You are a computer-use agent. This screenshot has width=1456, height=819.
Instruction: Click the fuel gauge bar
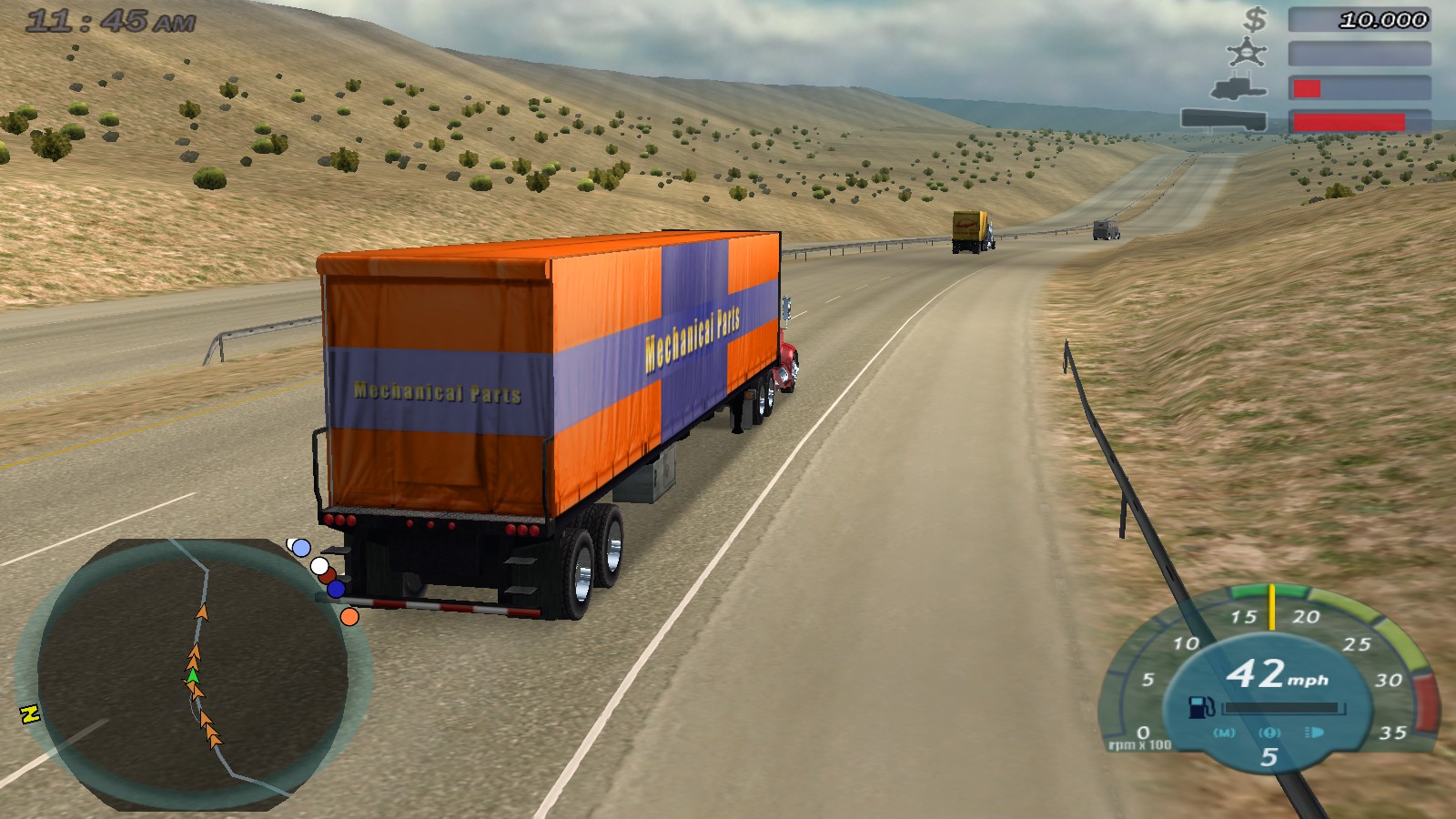[x=1285, y=707]
